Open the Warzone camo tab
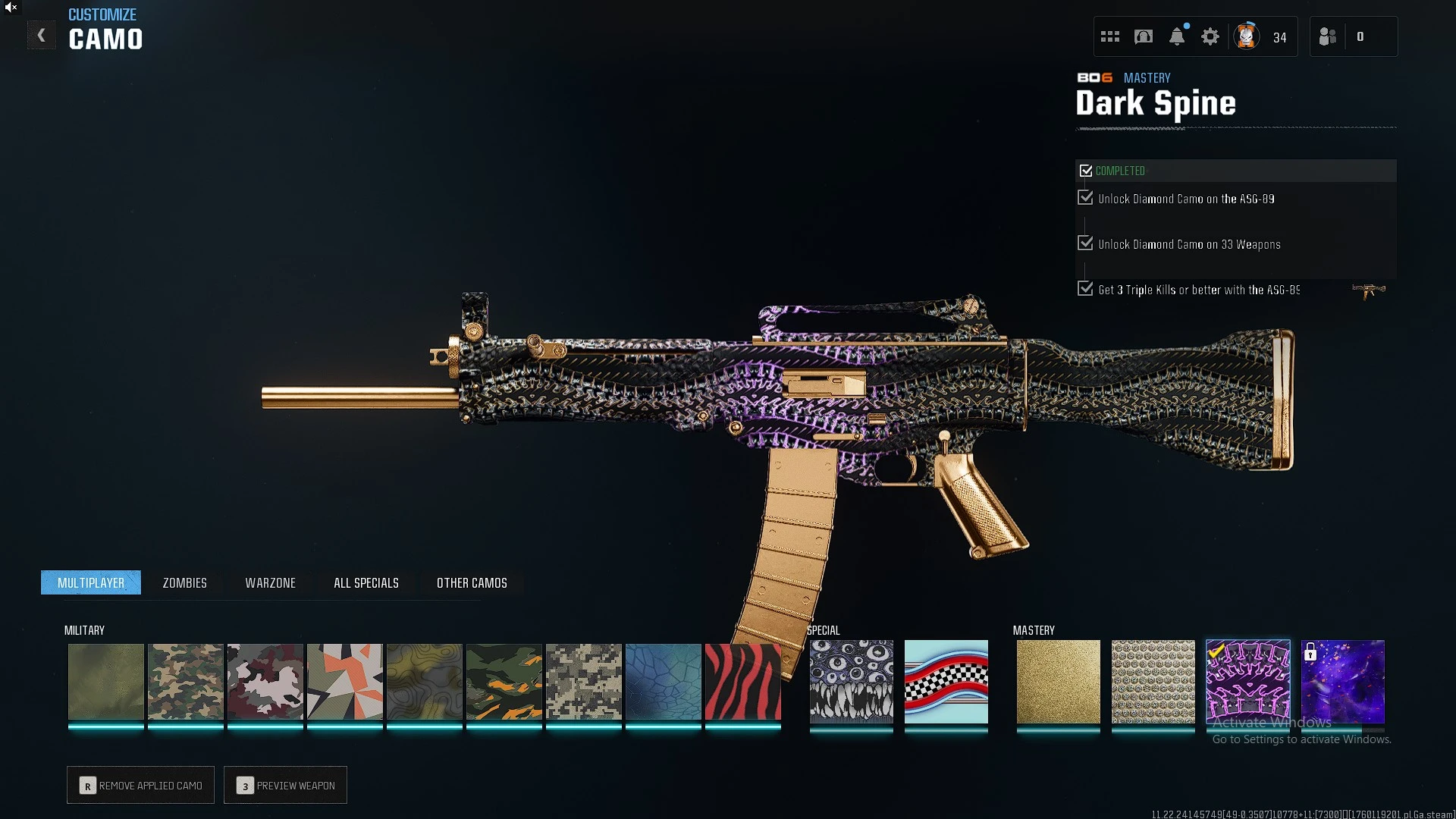This screenshot has width=1456, height=819. click(270, 582)
